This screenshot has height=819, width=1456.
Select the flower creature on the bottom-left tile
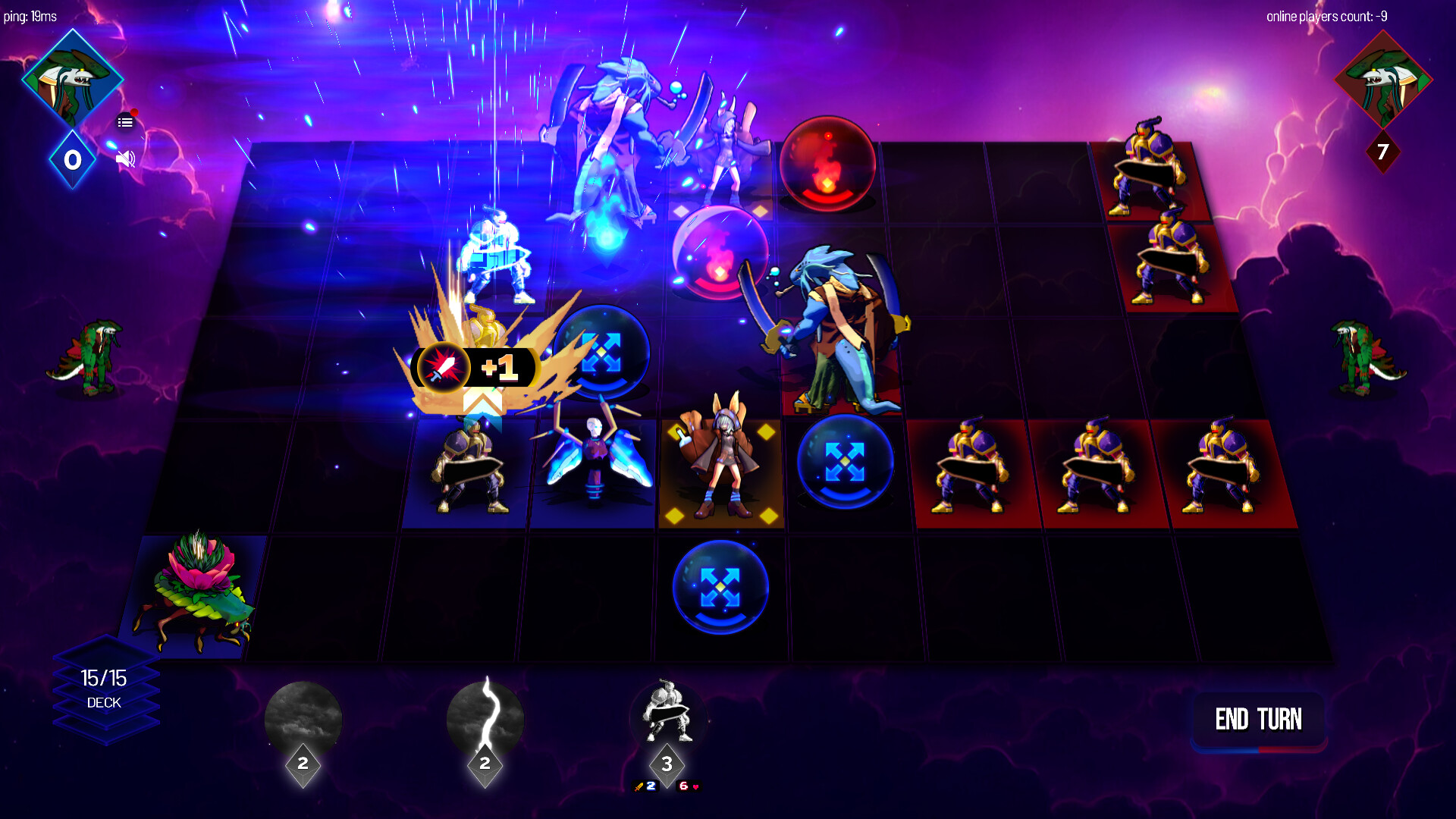[194, 591]
